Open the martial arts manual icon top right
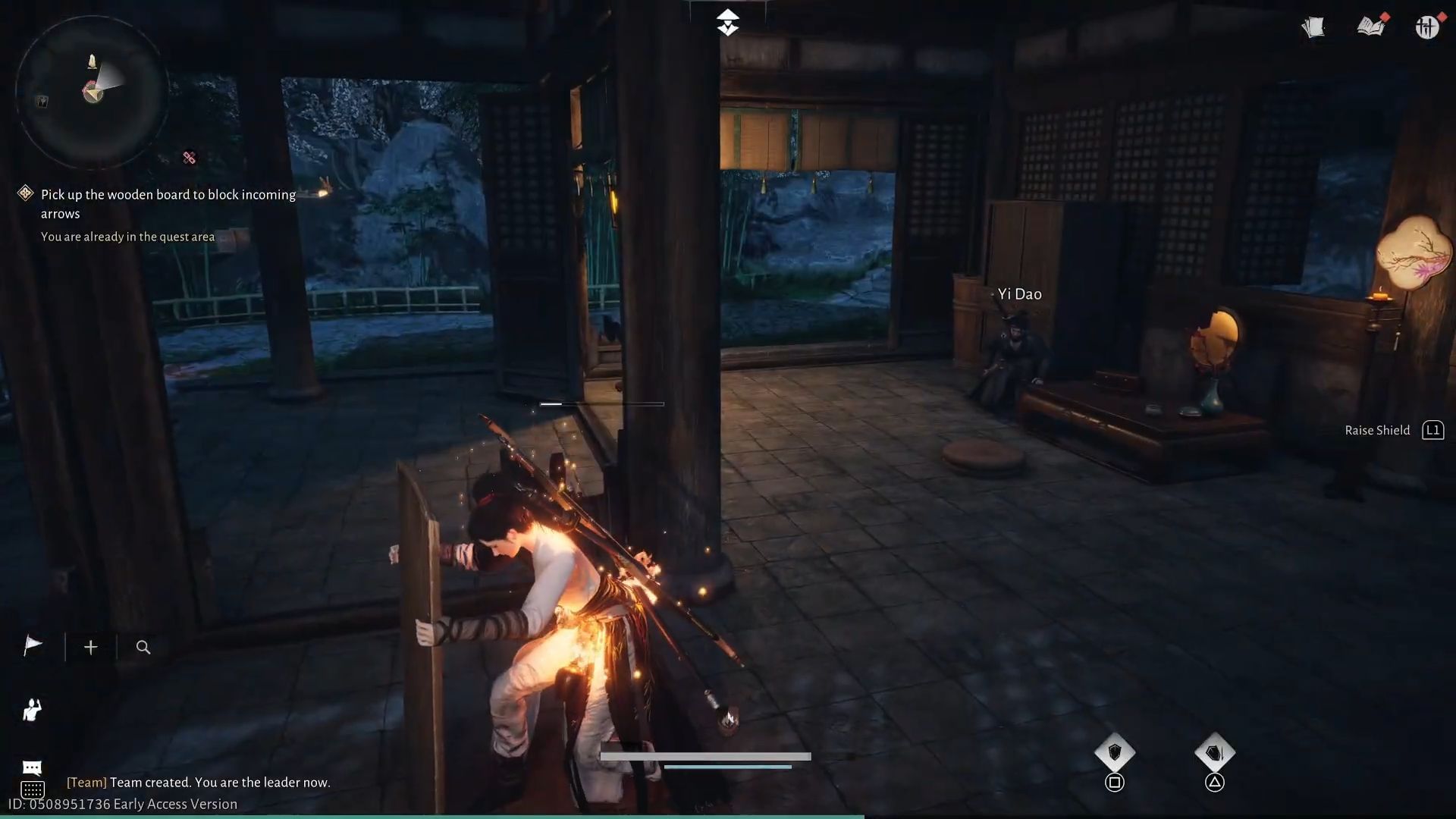Image resolution: width=1456 pixels, height=819 pixels. pyautogui.click(x=1426, y=27)
